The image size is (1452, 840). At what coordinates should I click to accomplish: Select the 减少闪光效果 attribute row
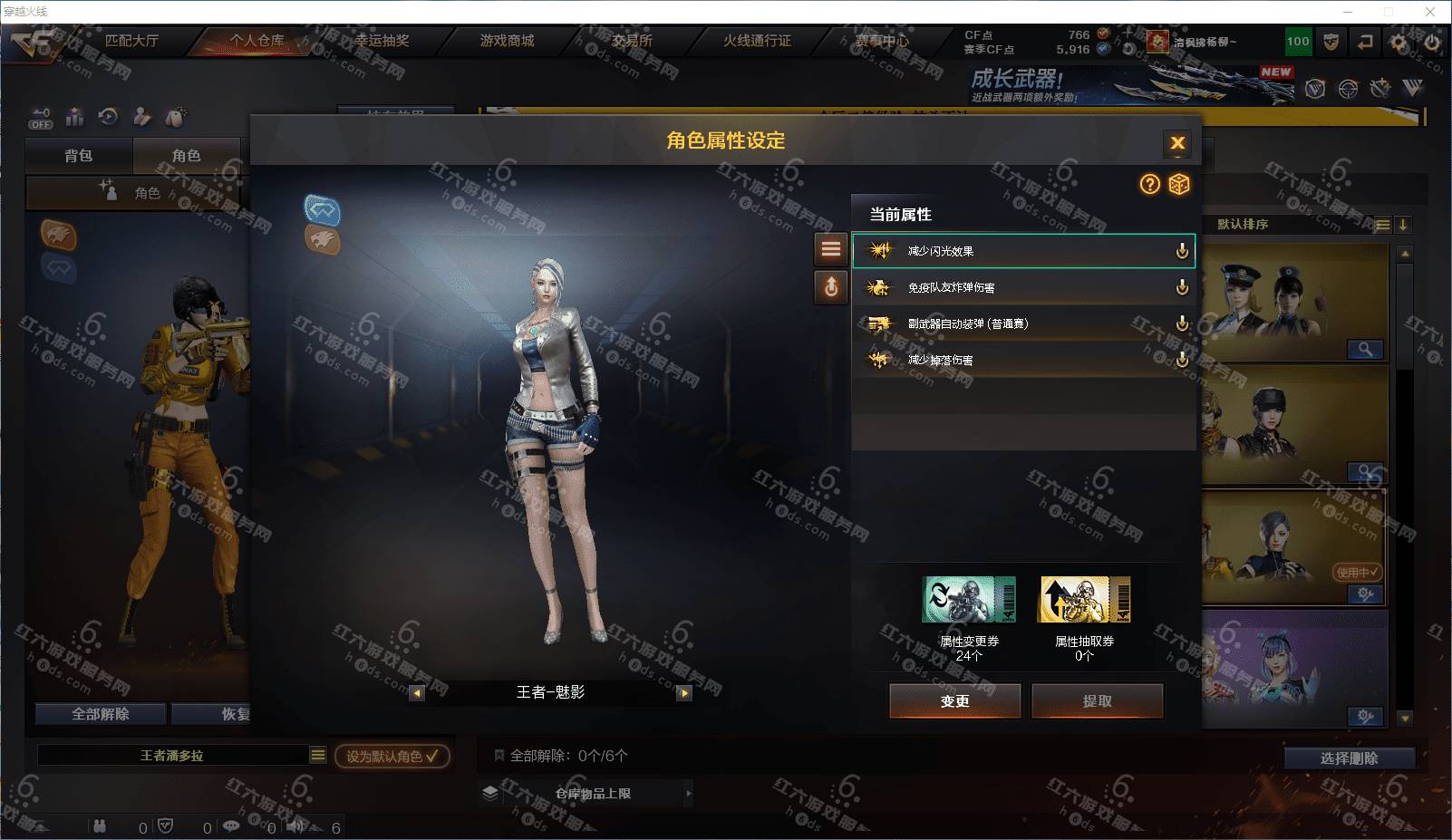pos(1022,251)
